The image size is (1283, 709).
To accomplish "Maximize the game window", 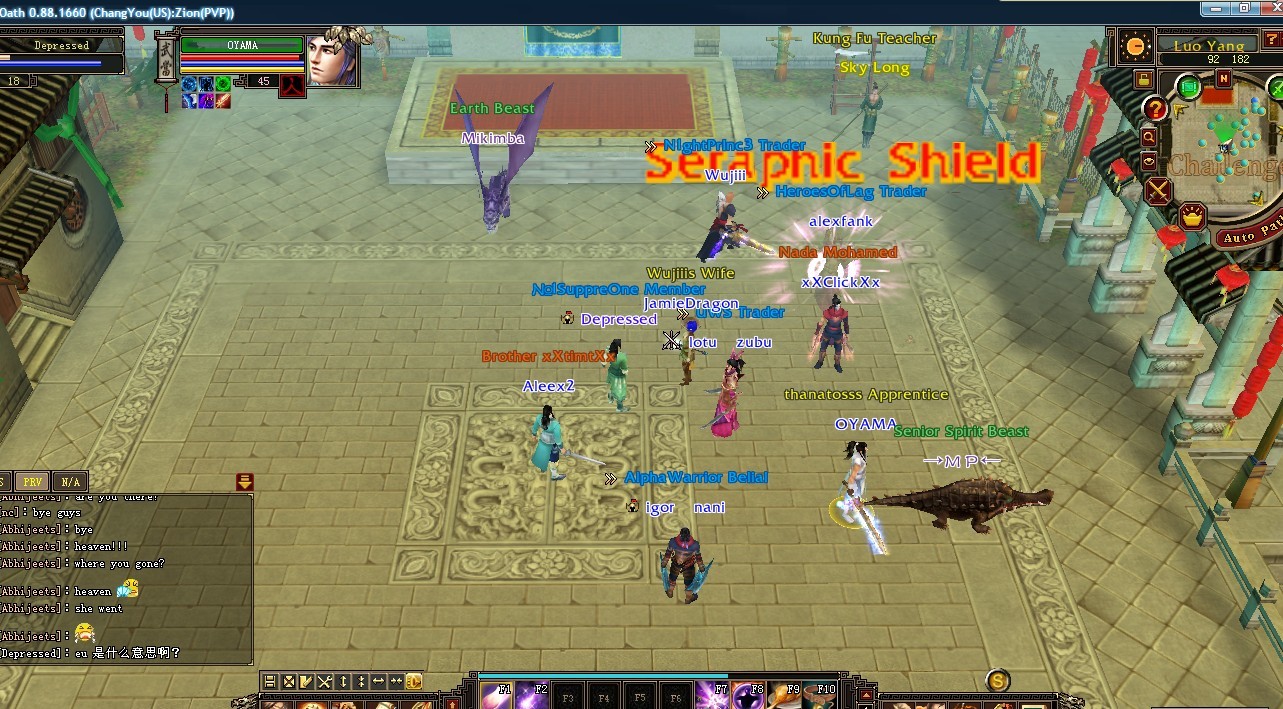I will click(1244, 8).
